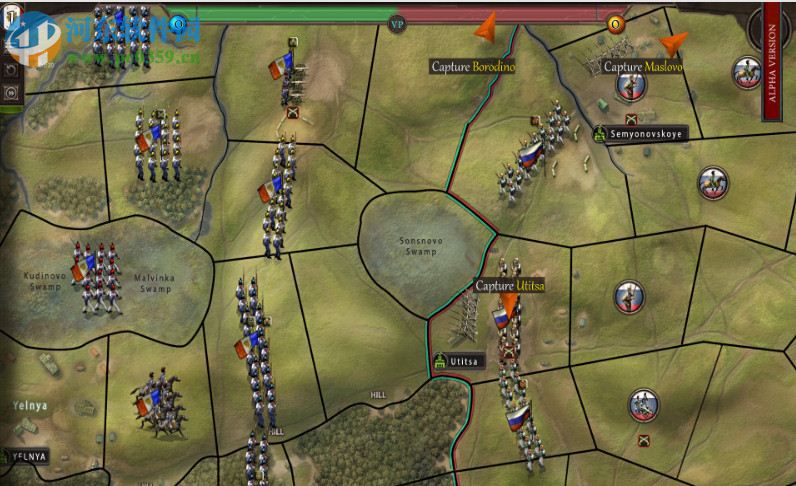
Task: Click the fast-forward end turn button
Action: click(12, 93)
